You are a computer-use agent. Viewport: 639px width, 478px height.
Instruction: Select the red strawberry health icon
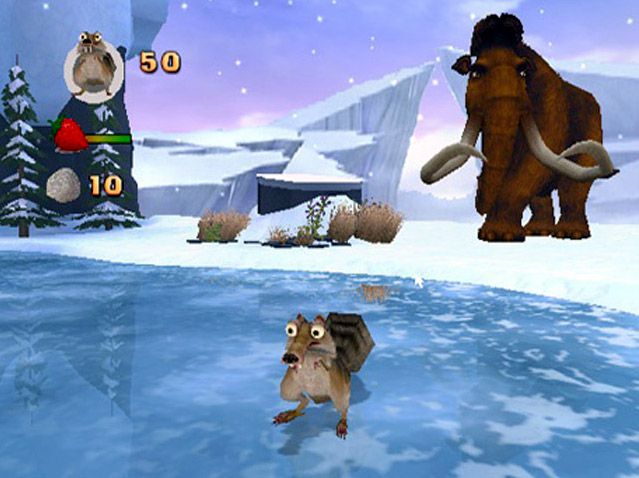[69, 134]
